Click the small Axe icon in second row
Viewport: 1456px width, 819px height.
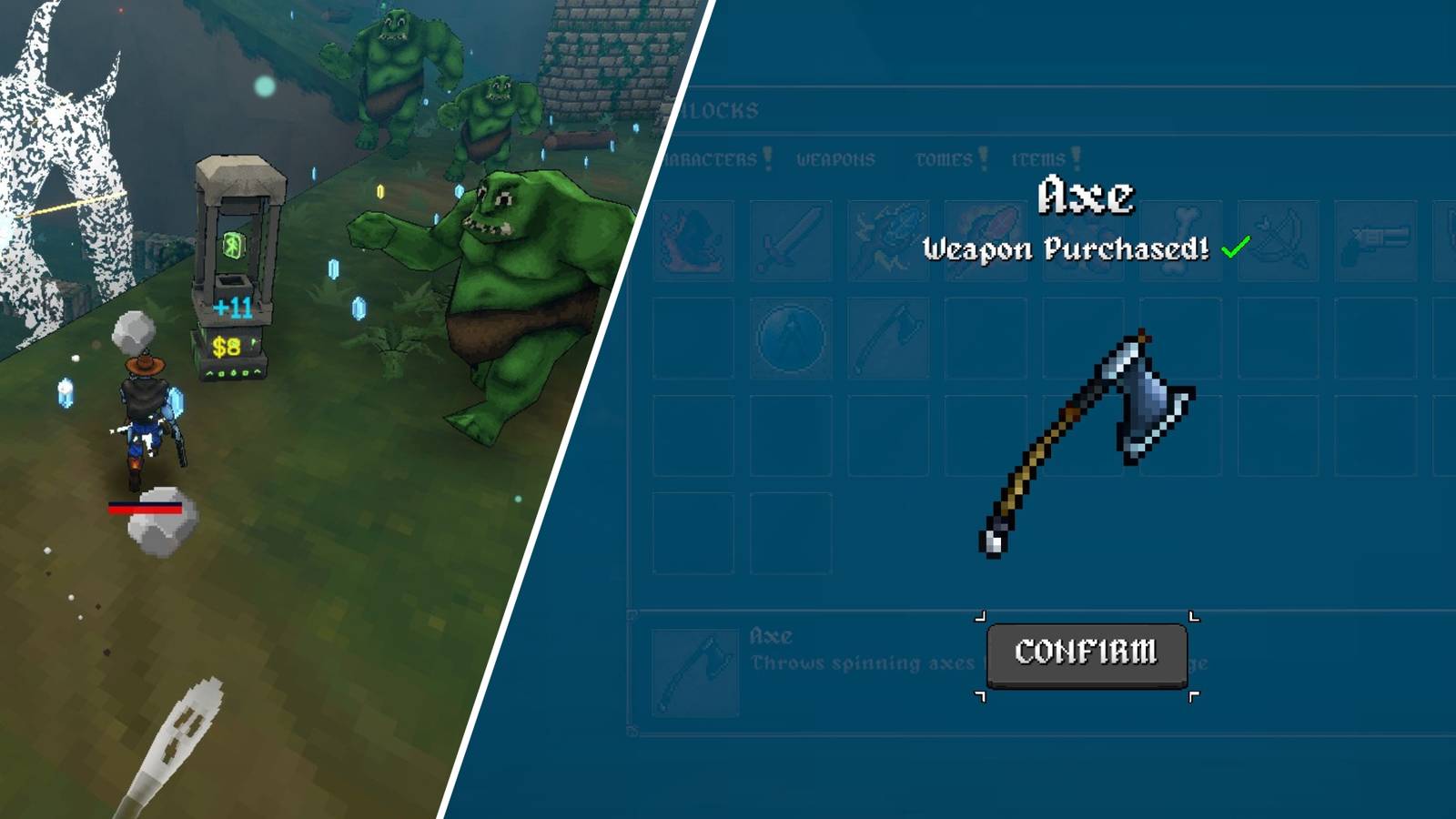coord(887,339)
